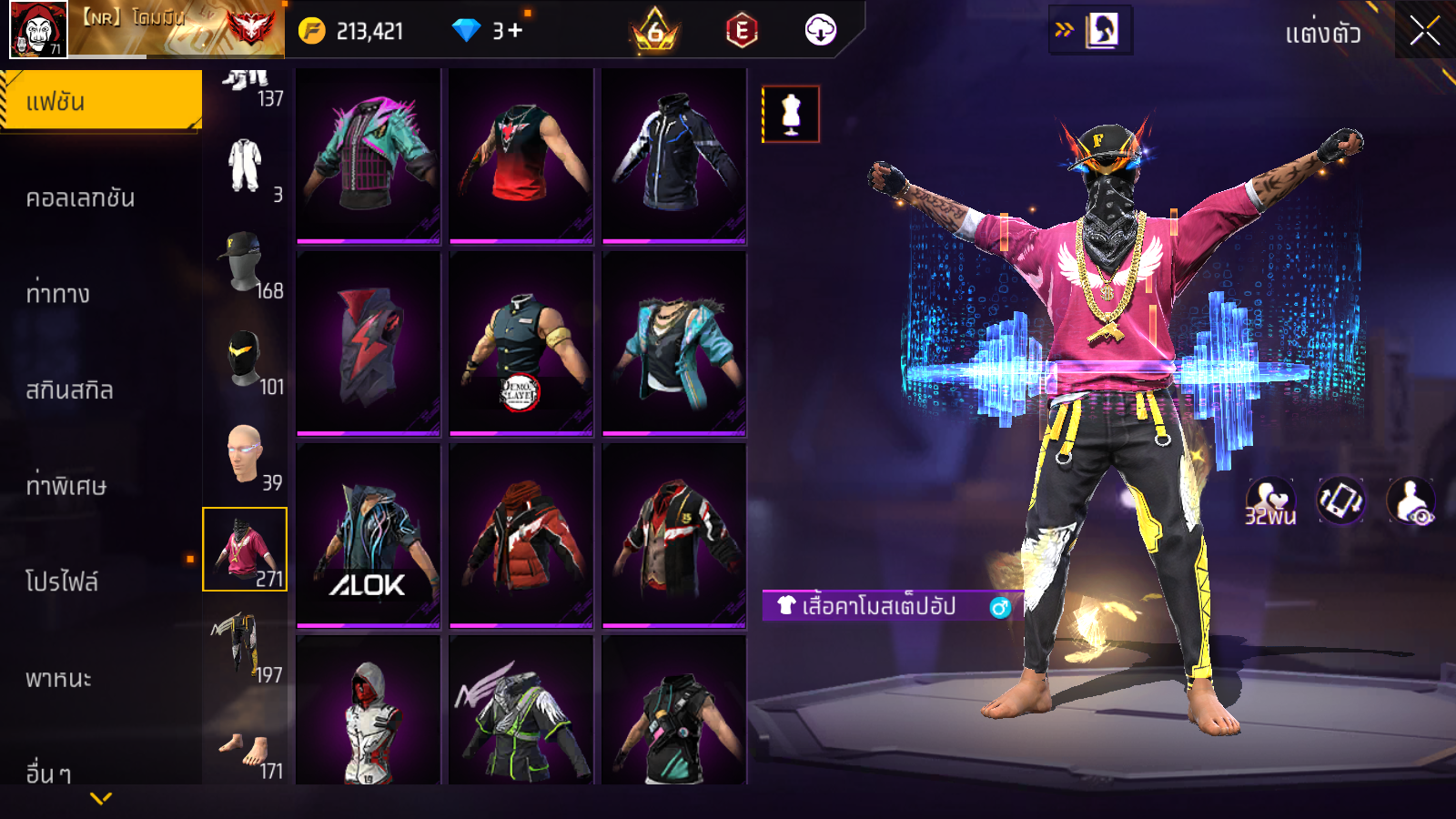This screenshot has width=1456, height=819.
Task: Pick the white full-suit outfit category
Action: (x=244, y=167)
